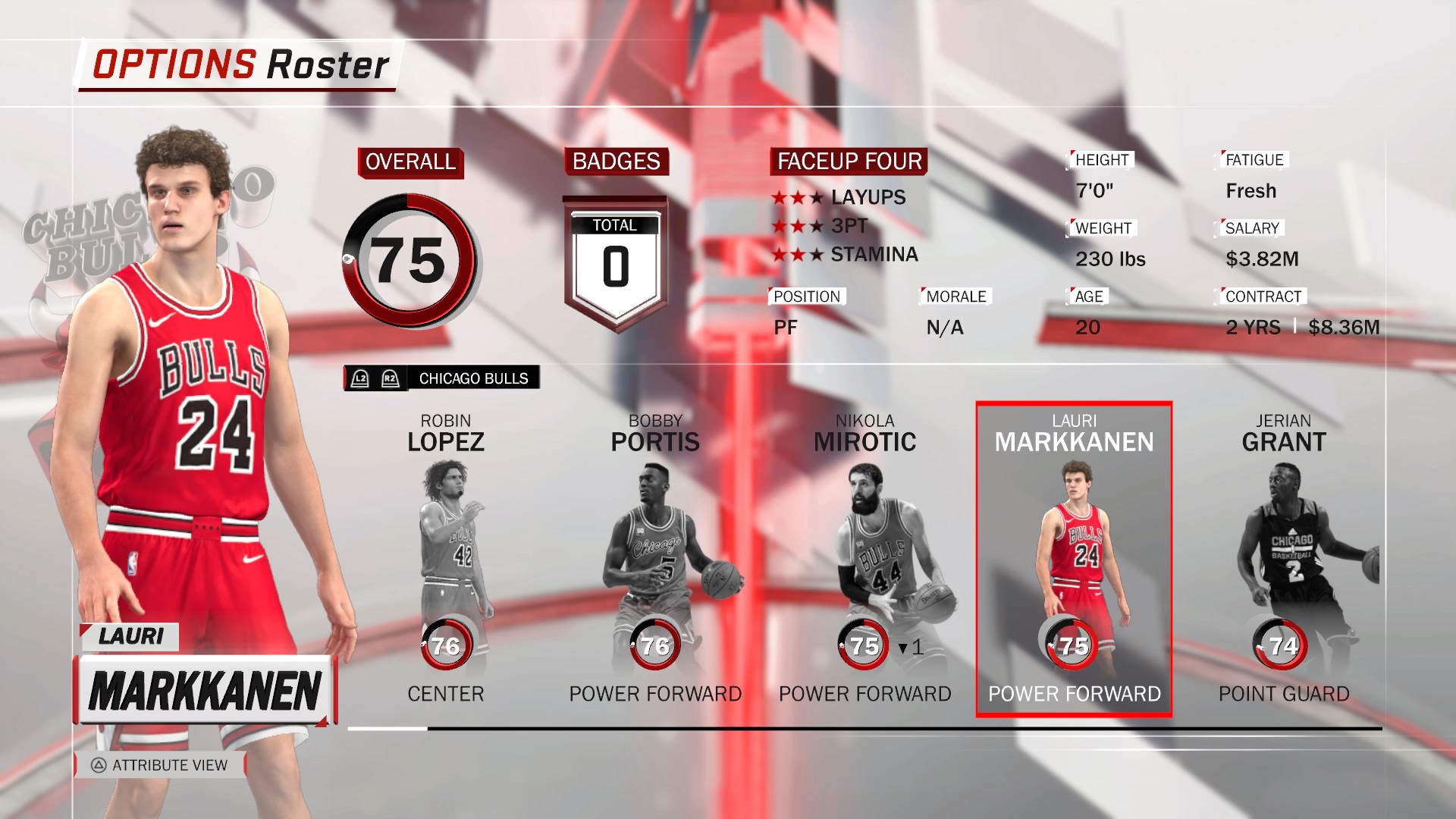
Task: Click the Chicago Bulls team selector
Action: (x=442, y=378)
